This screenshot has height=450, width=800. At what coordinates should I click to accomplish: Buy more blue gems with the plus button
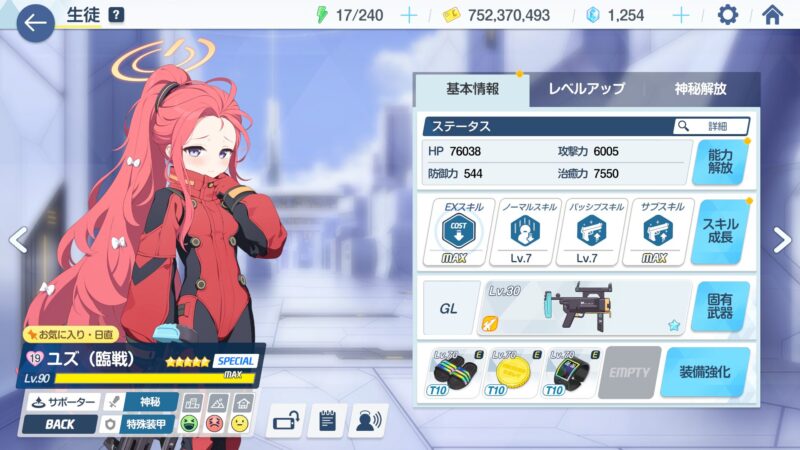(681, 15)
